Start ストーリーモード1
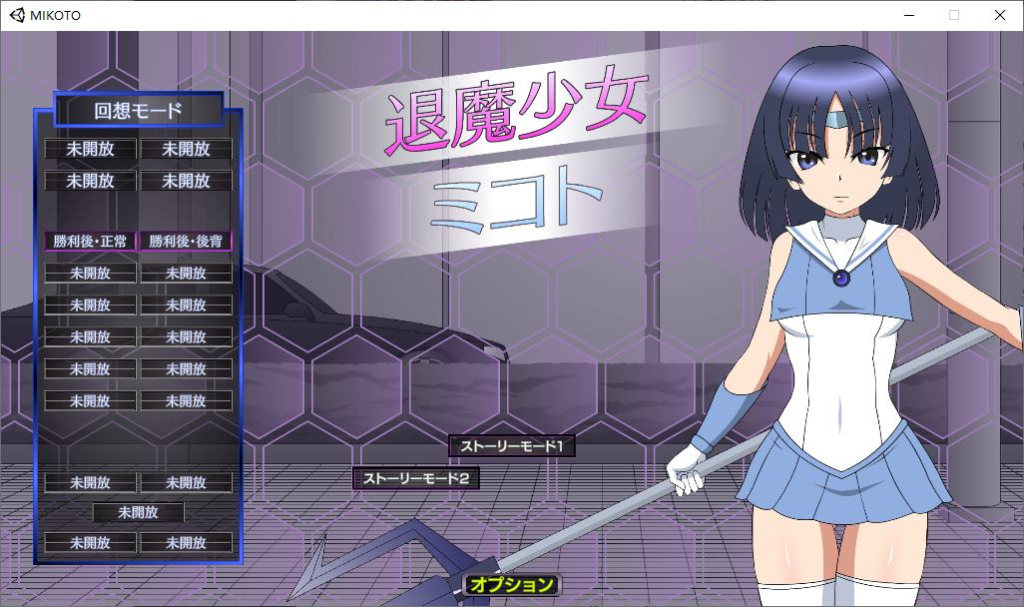1024x607 pixels. coord(512,446)
